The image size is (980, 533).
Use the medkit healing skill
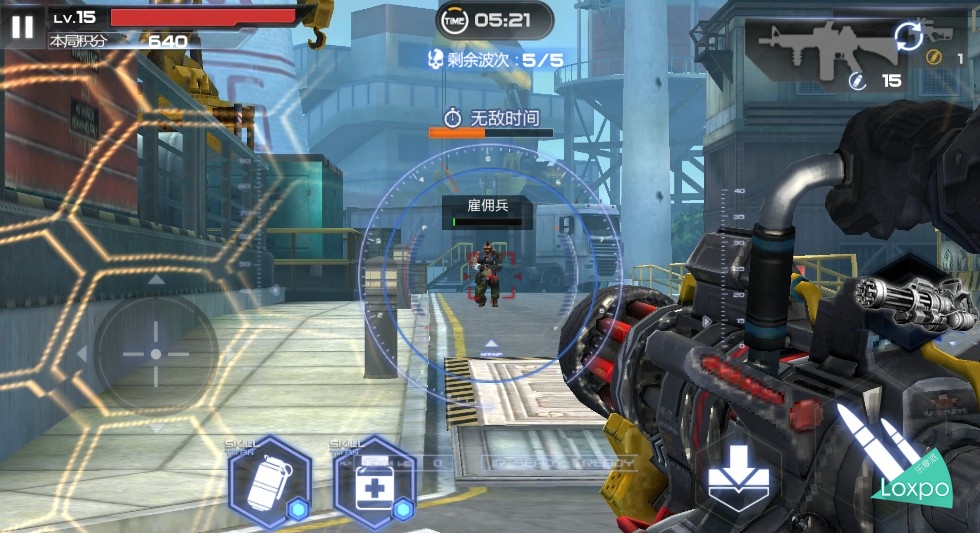tap(372, 482)
